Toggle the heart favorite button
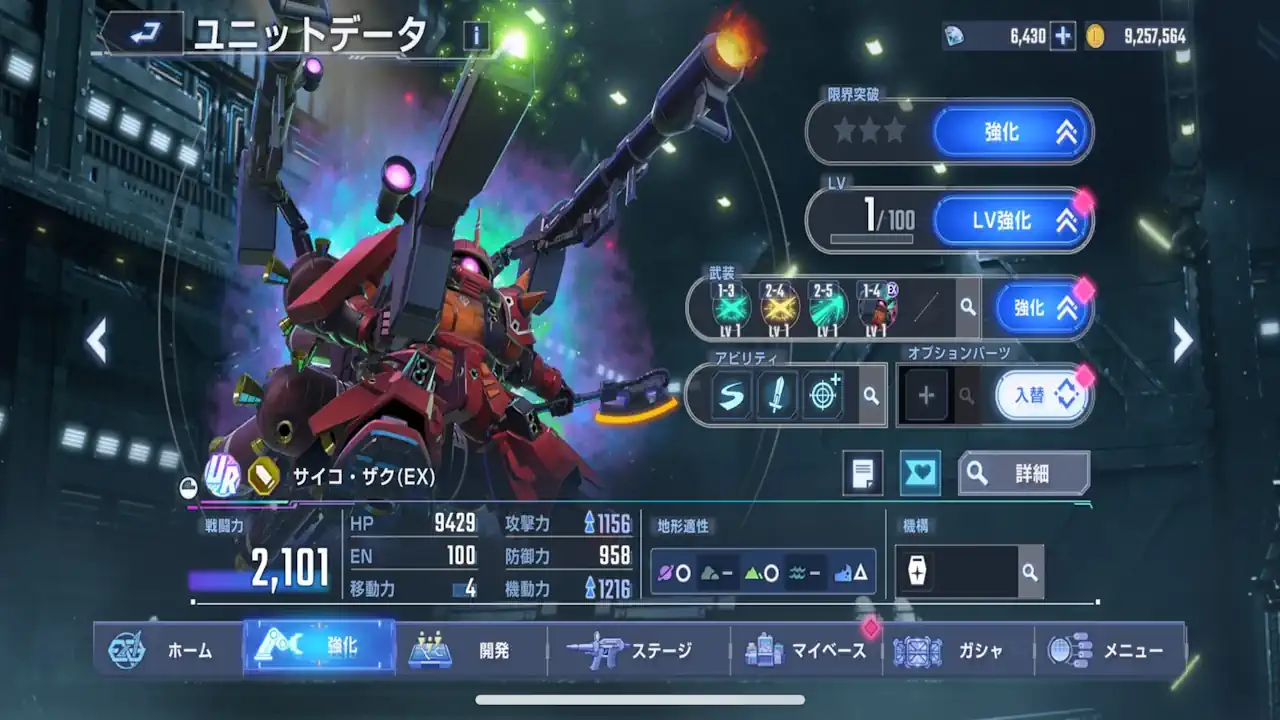Image resolution: width=1280 pixels, height=720 pixels. (920, 473)
